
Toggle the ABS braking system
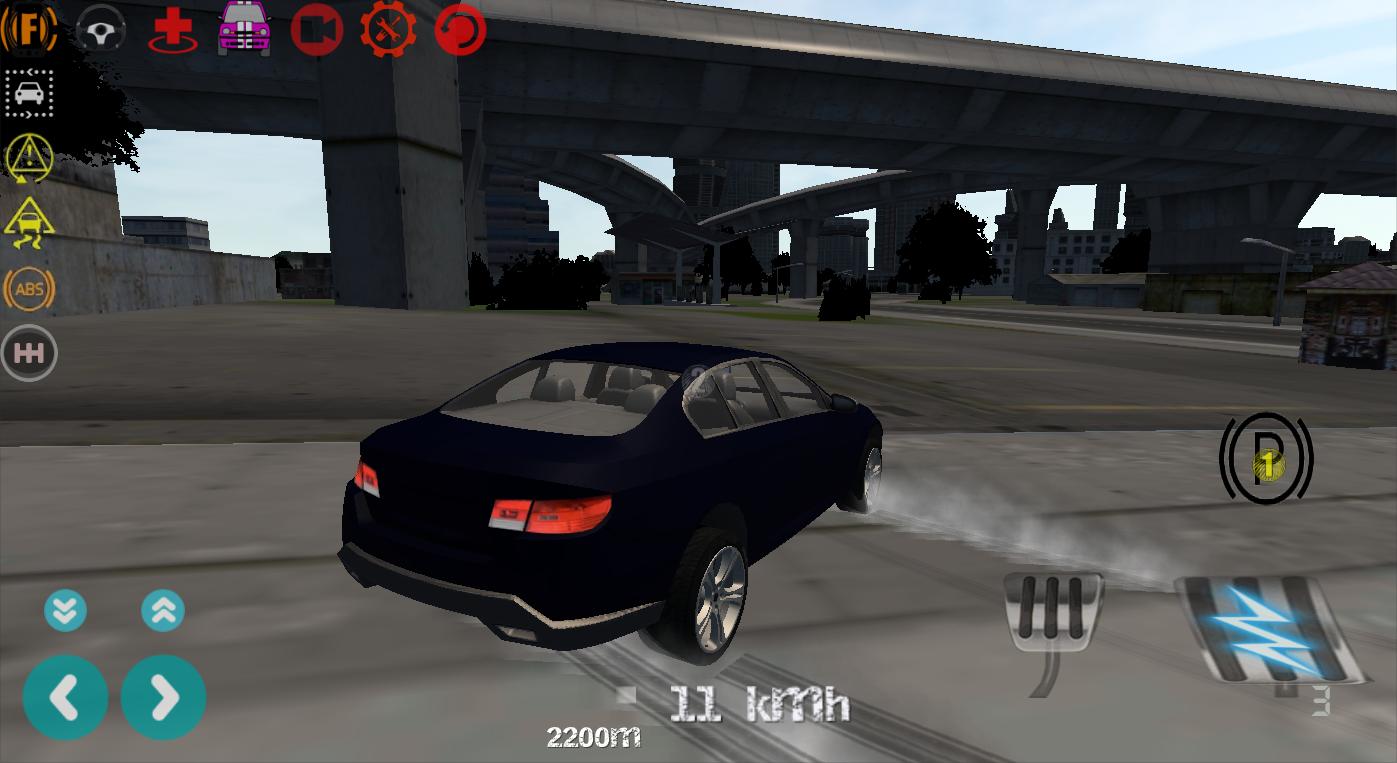29,289
